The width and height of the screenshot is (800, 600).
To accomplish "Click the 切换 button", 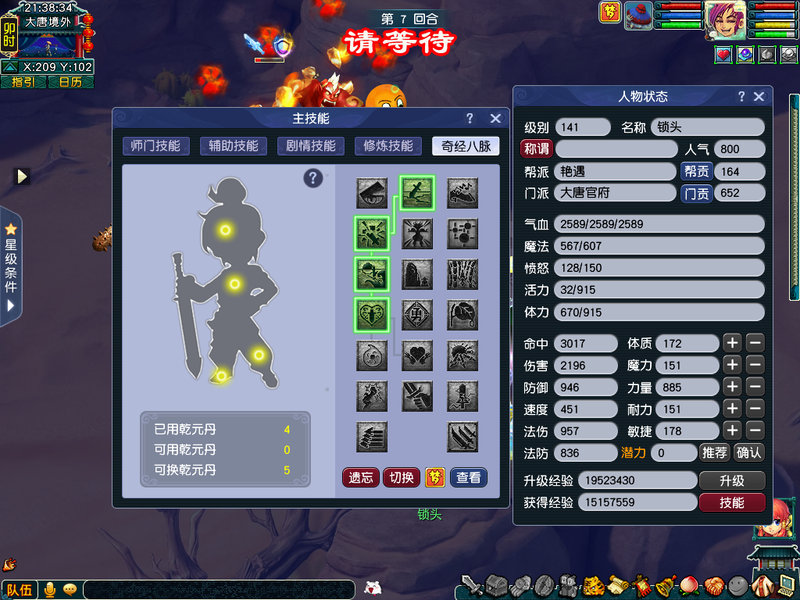I will [401, 477].
